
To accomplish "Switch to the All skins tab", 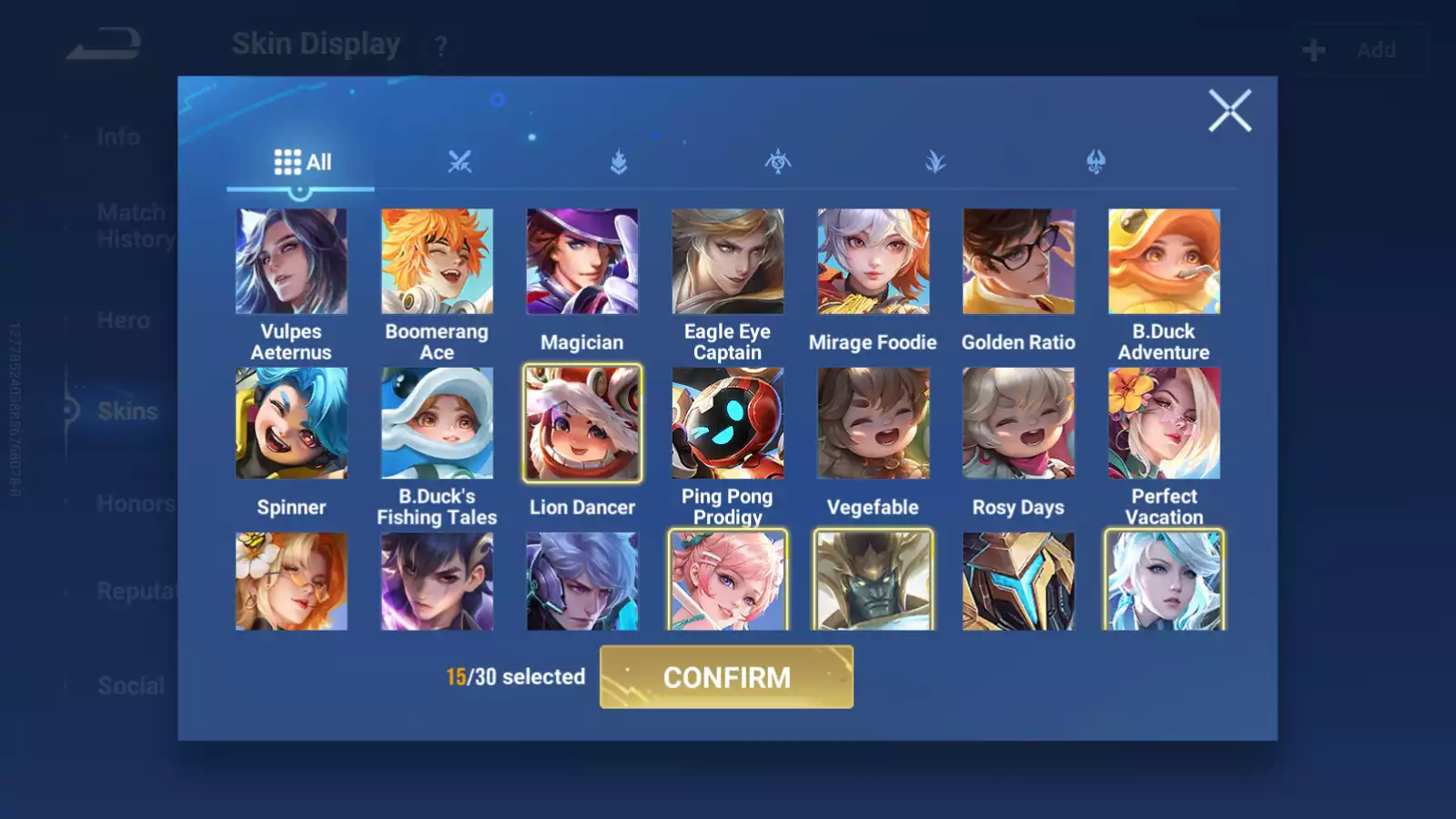I will (x=301, y=162).
